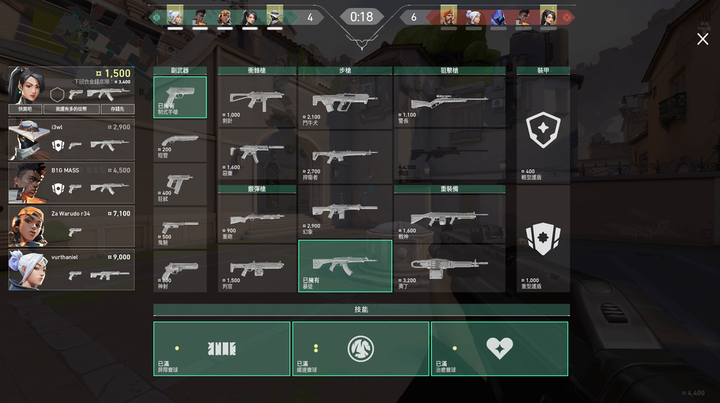Viewport: 720px width, 403px height.
Task: Buy the Bucky shotgun for 900
Action: click(x=257, y=218)
